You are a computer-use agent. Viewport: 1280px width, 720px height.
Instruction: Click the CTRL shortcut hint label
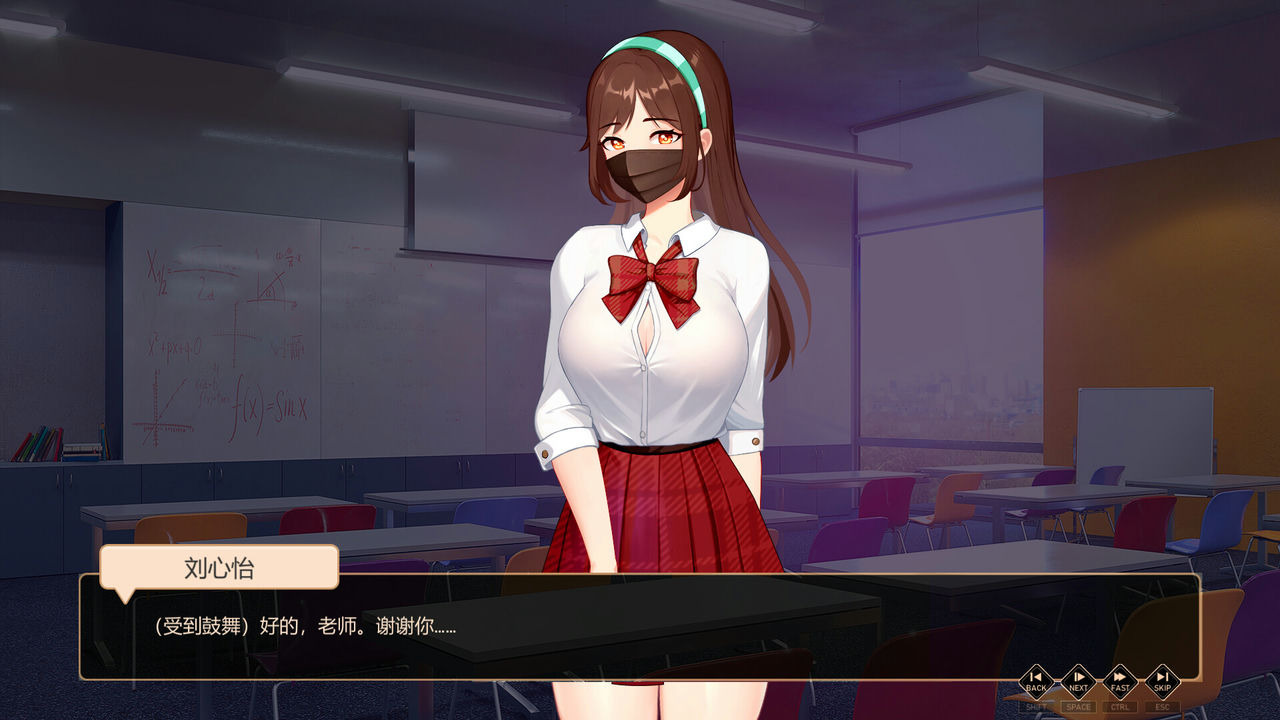(1120, 706)
